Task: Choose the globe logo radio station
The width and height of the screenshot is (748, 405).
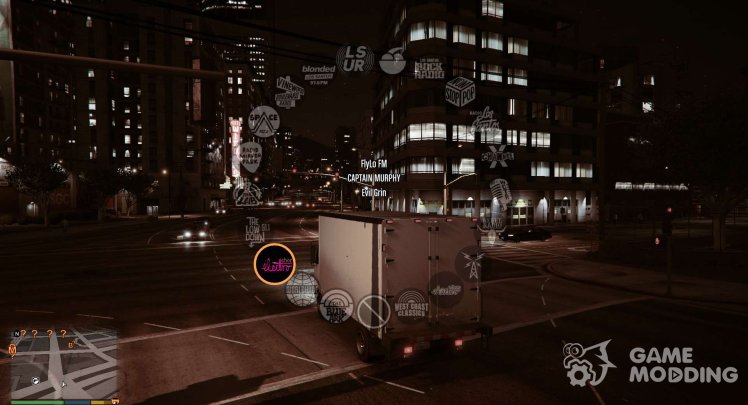Action: 301,289
